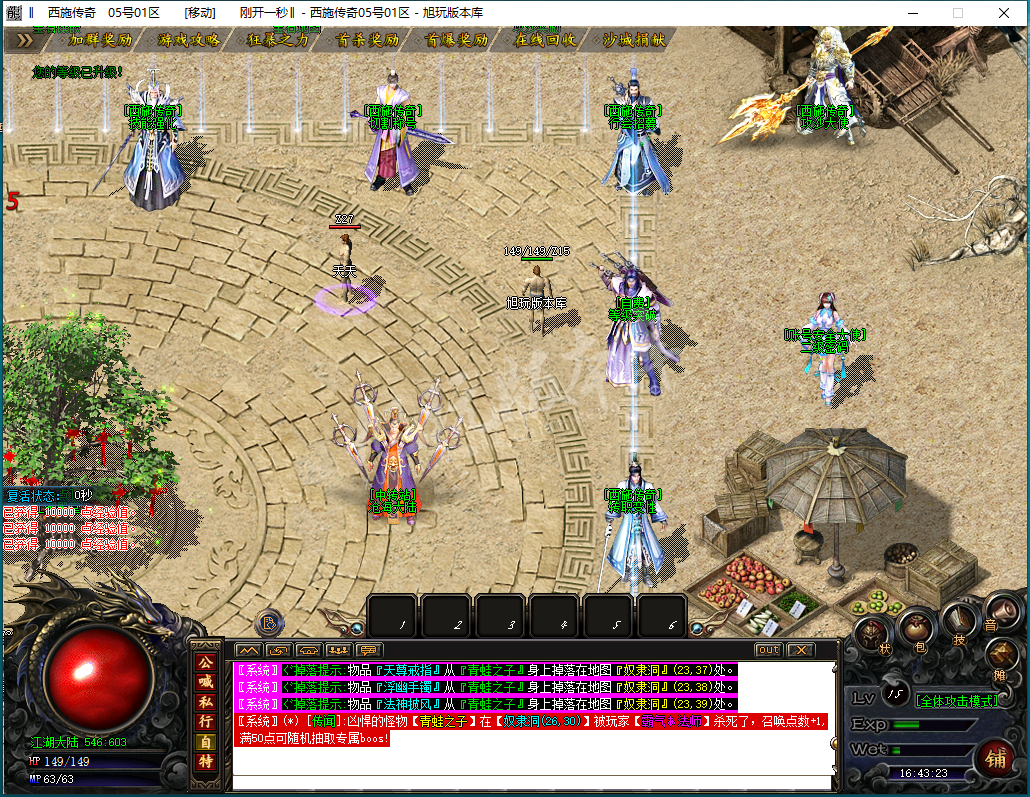The width and height of the screenshot is (1030, 797).
Task: Open the 技 skills panel
Action: pyautogui.click(x=958, y=622)
